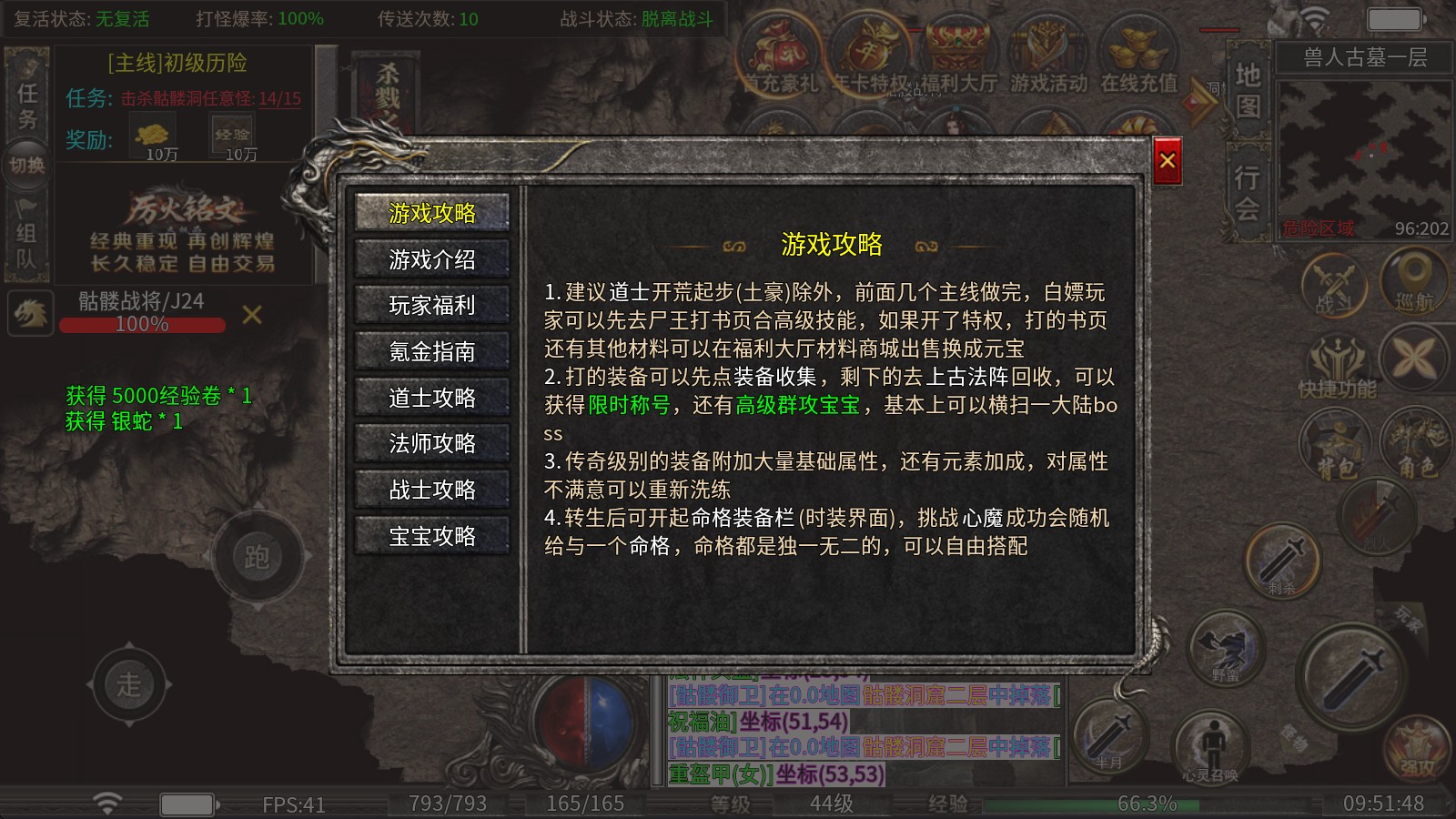Click the 高级群攻宝宝 green link
The image size is (1456, 819).
point(795,406)
